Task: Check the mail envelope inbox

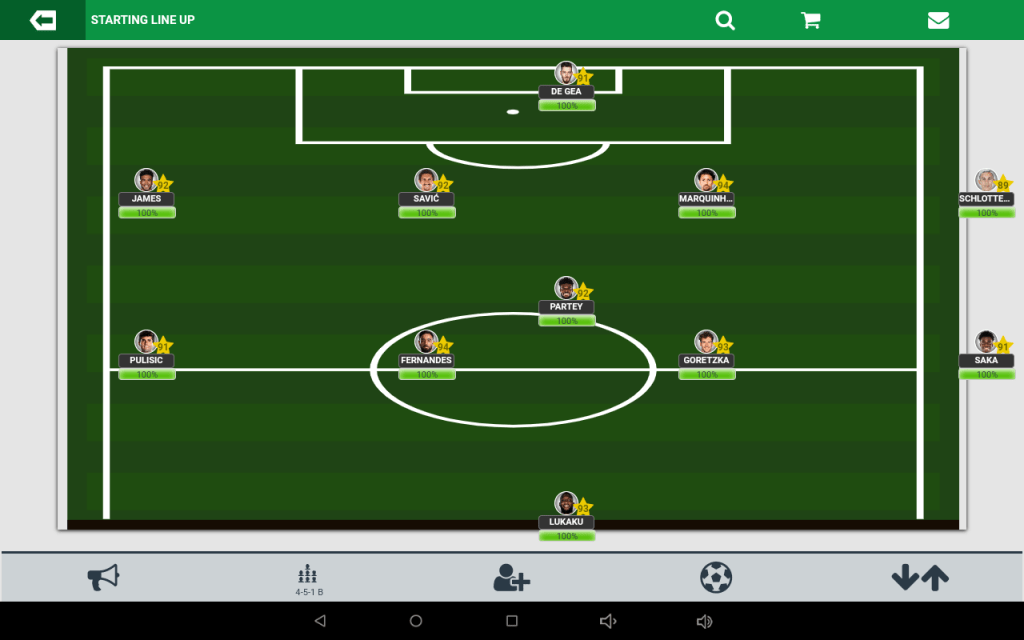Action: point(938,20)
